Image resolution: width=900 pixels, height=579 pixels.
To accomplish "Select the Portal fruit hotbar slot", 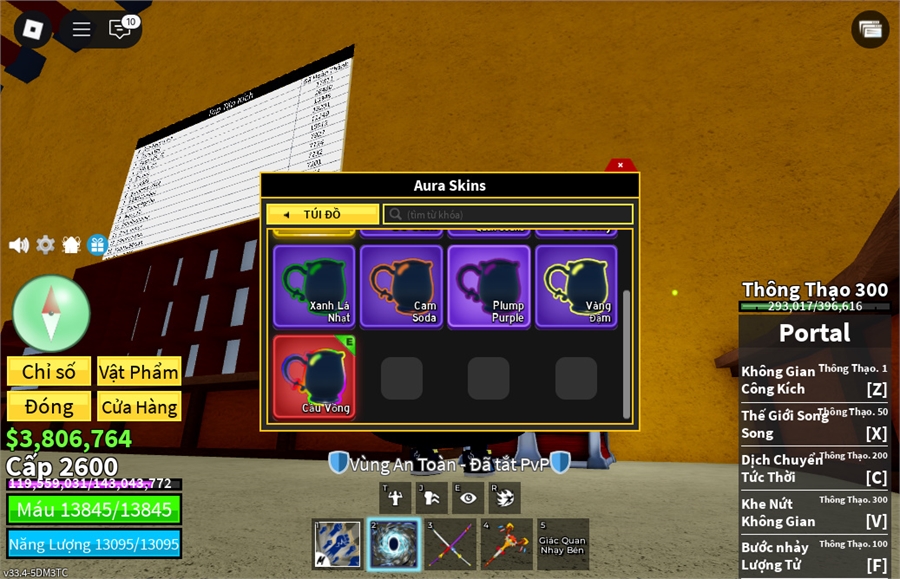I will point(393,544).
